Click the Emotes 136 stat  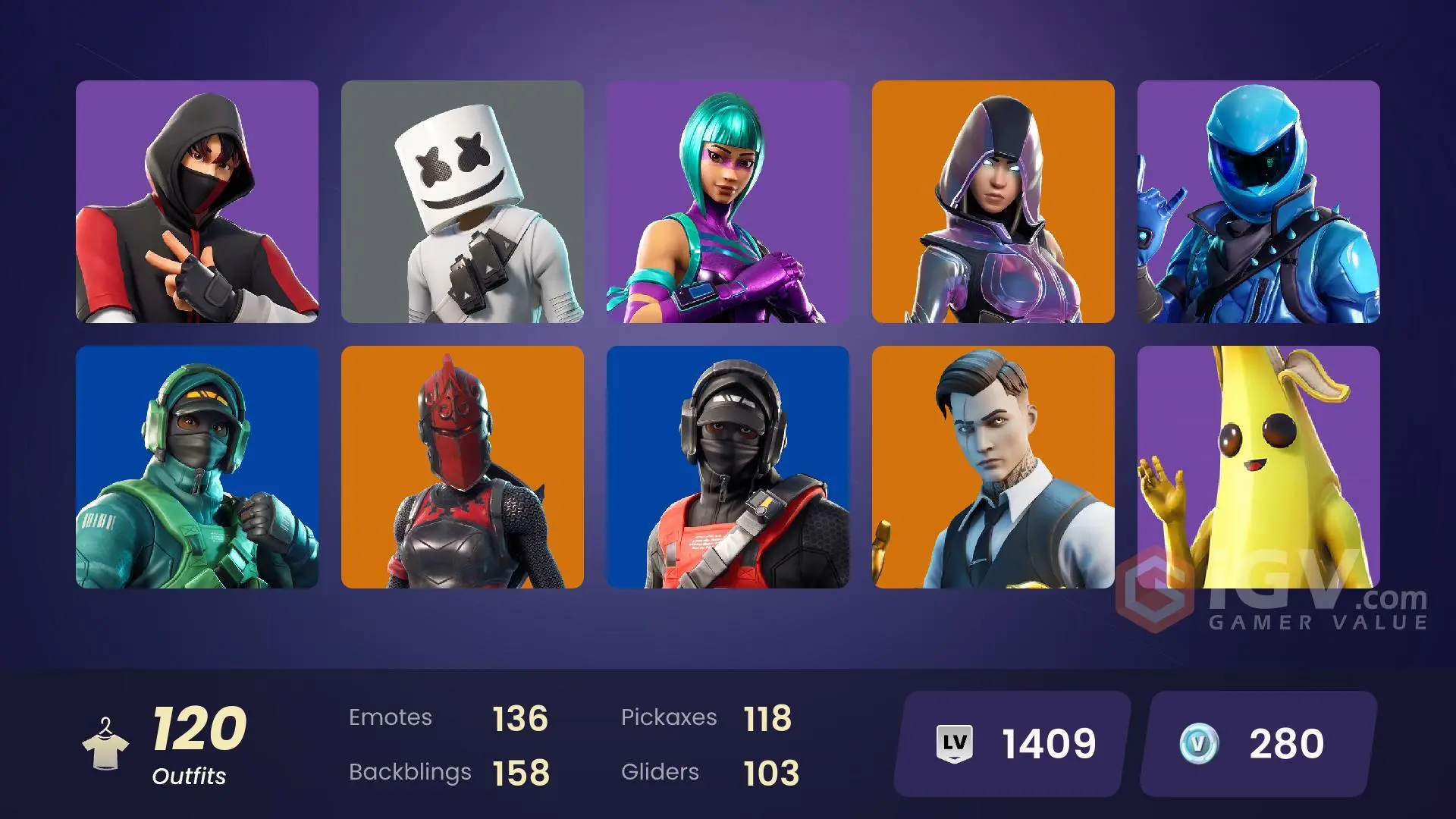pyautogui.click(x=447, y=717)
